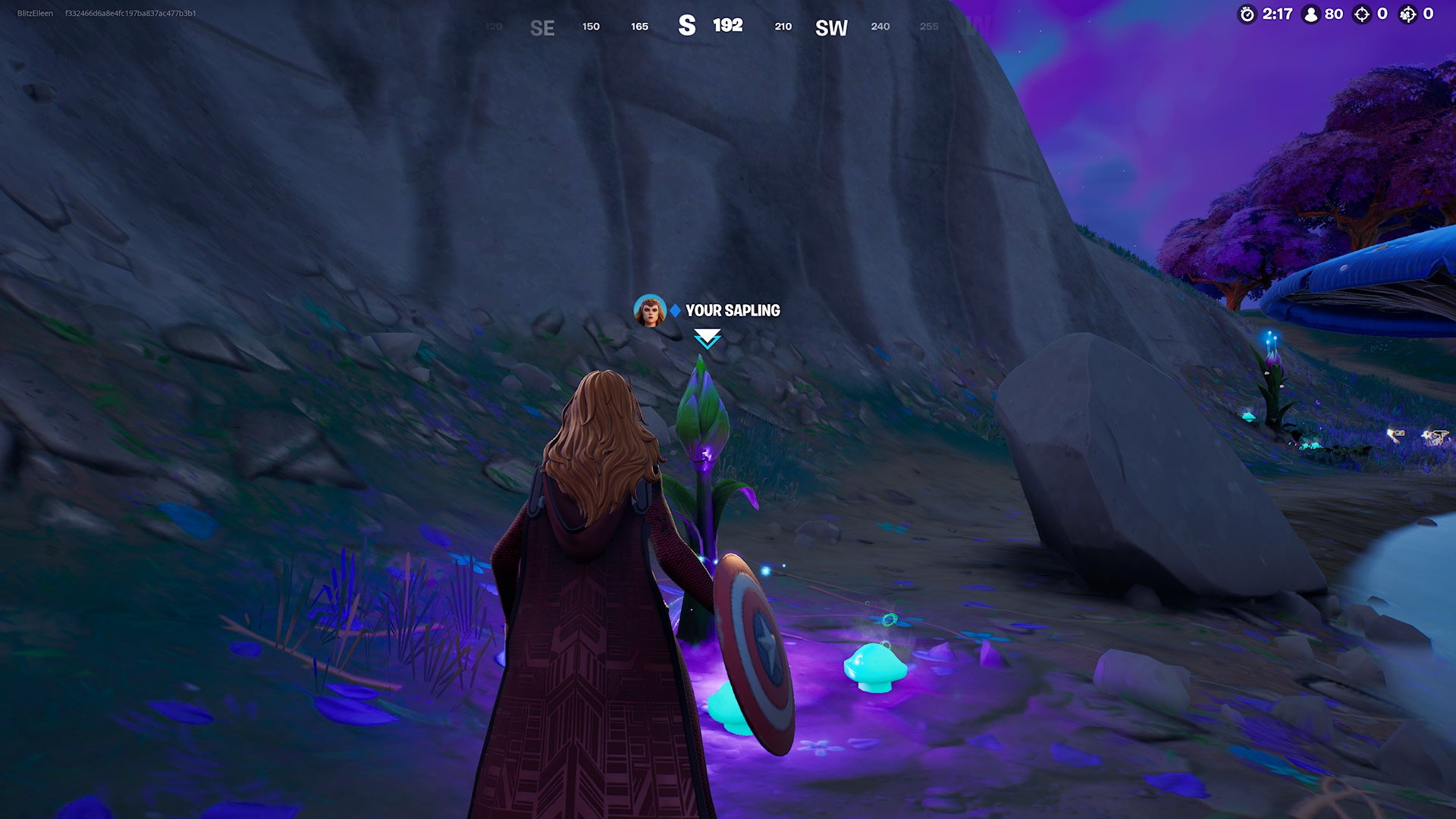The width and height of the screenshot is (1456, 819).
Task: Click the timer stopwatch icon showing 2:17
Action: [x=1247, y=14]
